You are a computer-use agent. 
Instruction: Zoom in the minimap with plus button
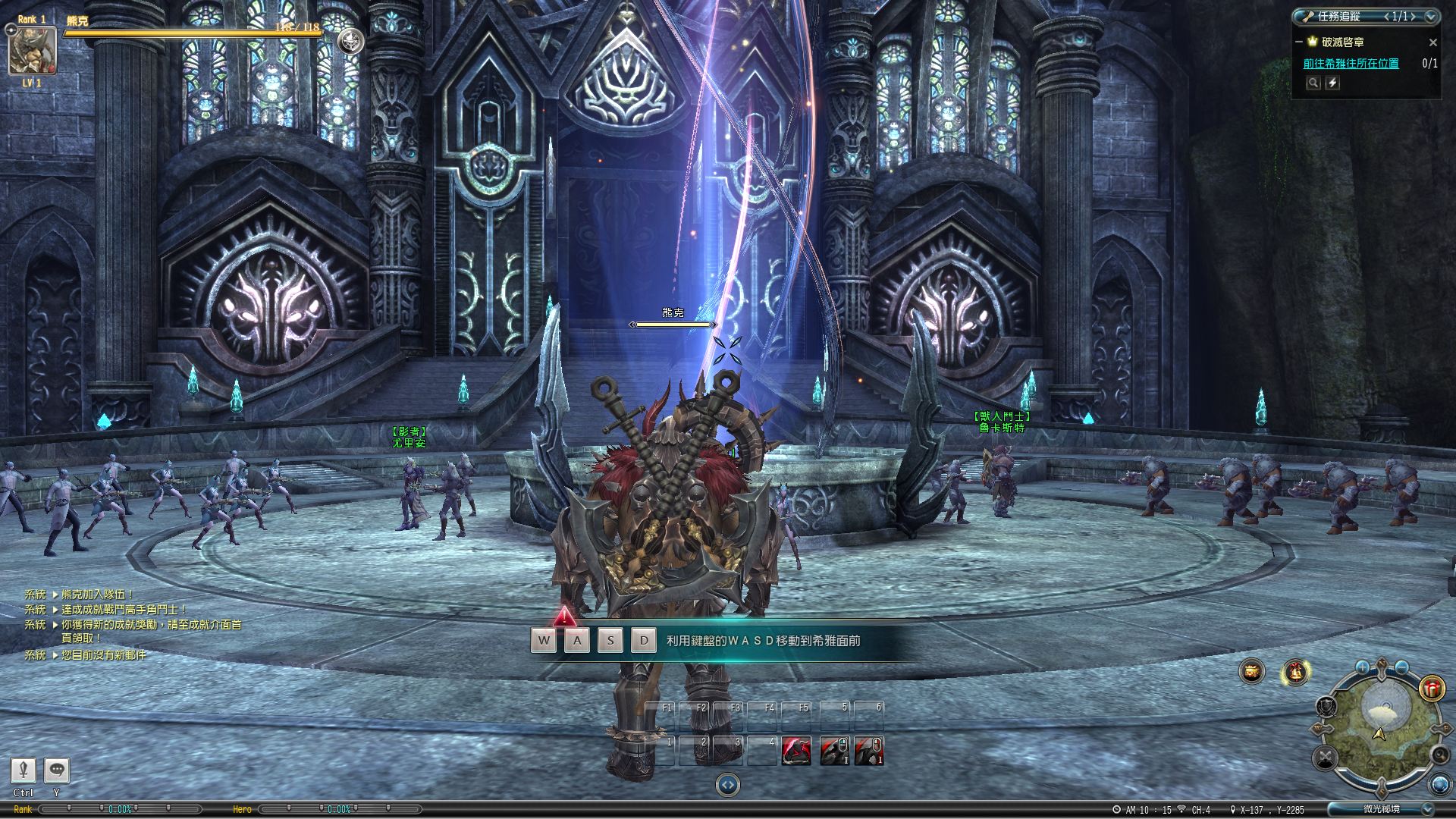tap(1362, 668)
